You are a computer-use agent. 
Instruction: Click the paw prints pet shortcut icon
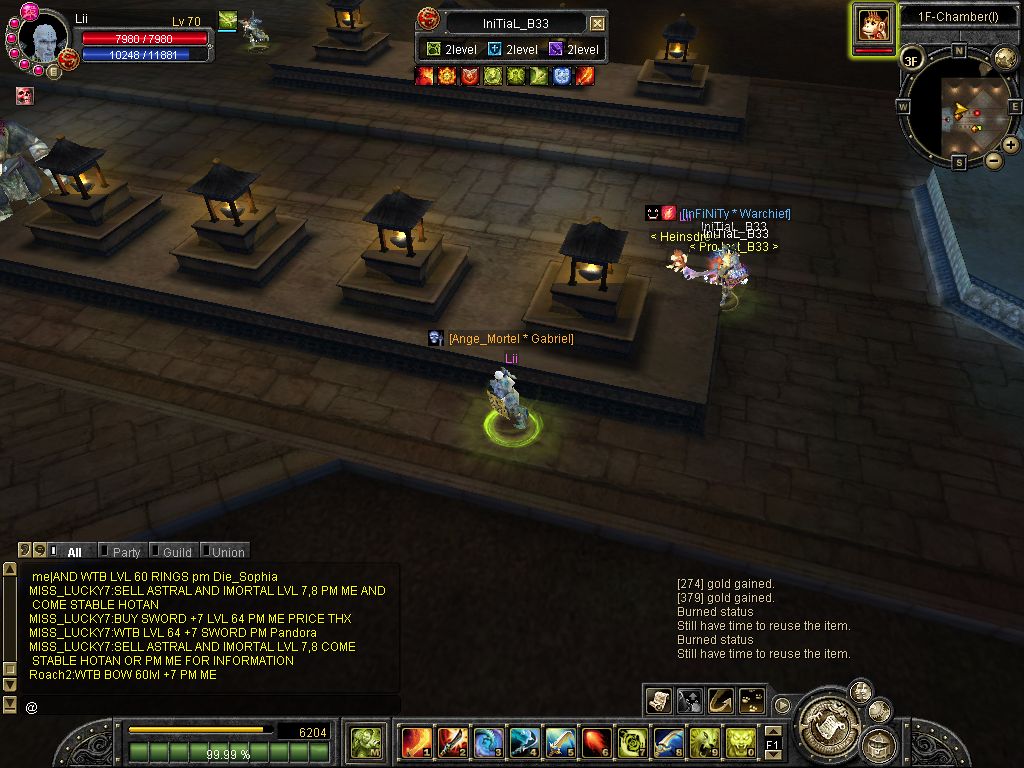(751, 701)
